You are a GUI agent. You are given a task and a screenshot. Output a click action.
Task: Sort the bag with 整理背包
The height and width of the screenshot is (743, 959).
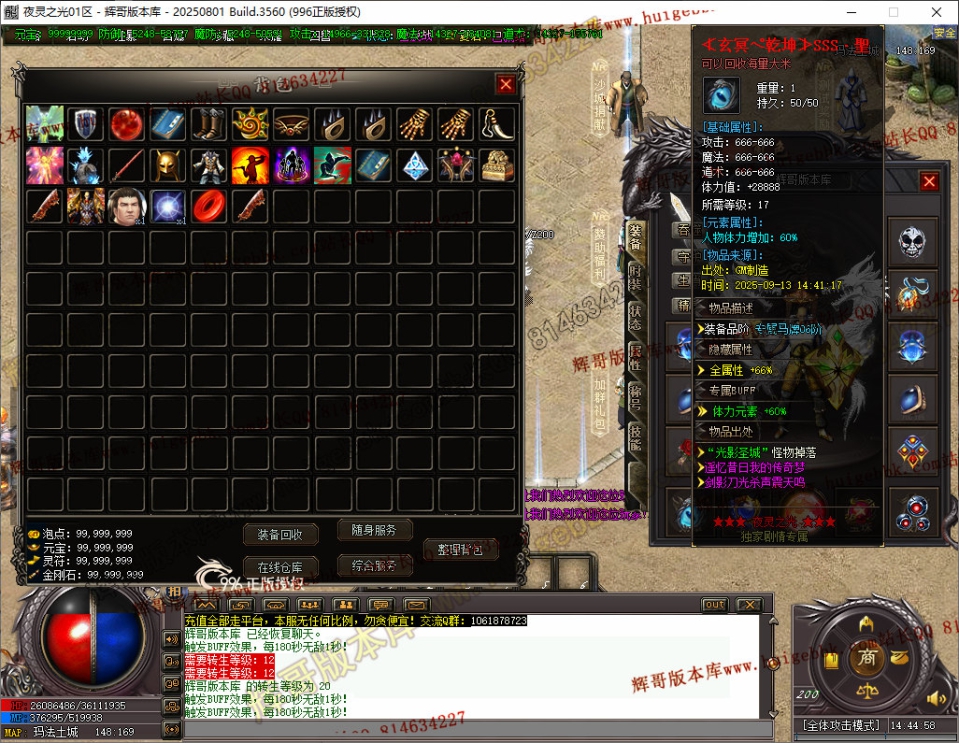pos(459,549)
